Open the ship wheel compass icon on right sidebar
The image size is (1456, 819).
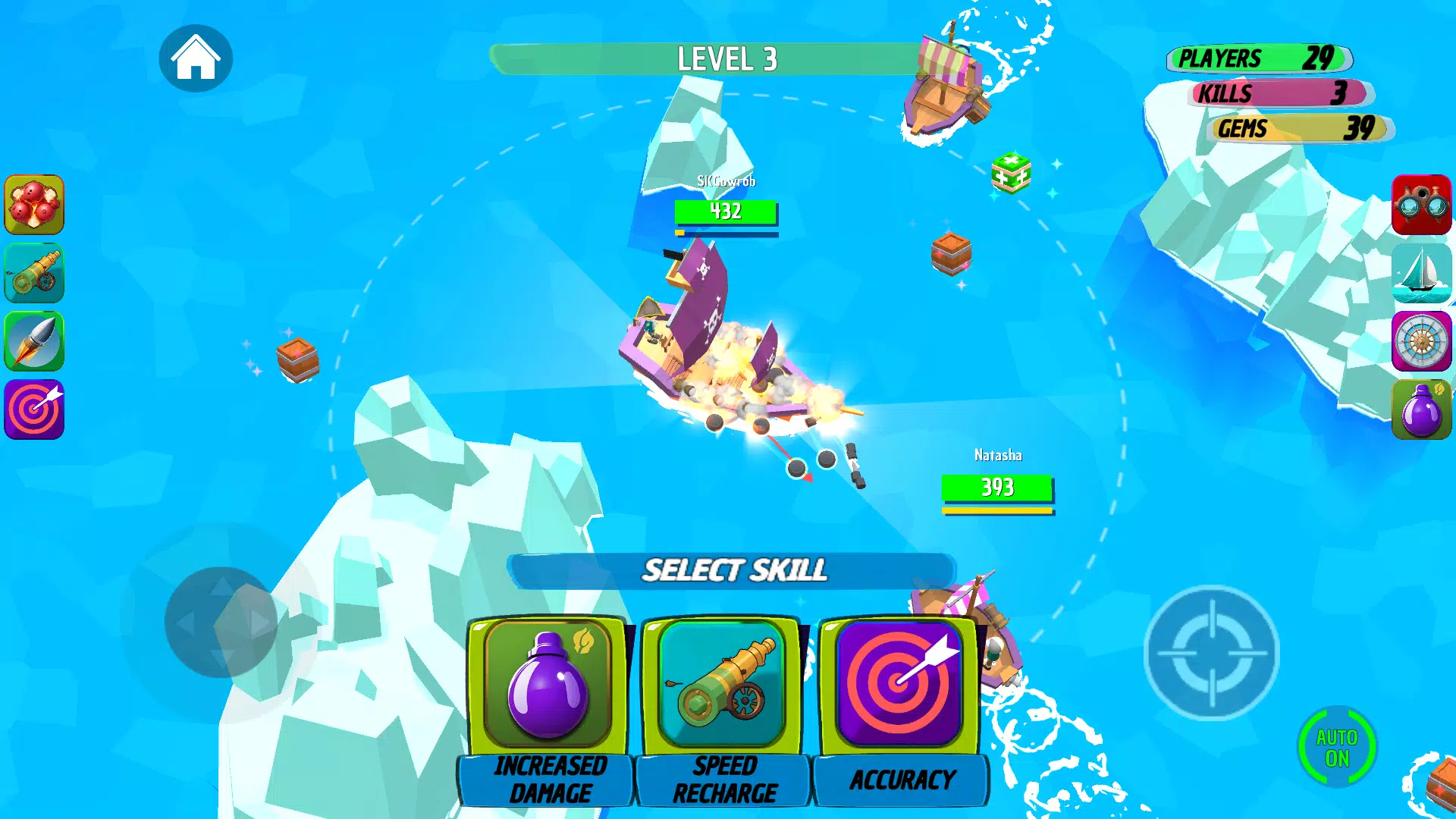(x=1423, y=341)
